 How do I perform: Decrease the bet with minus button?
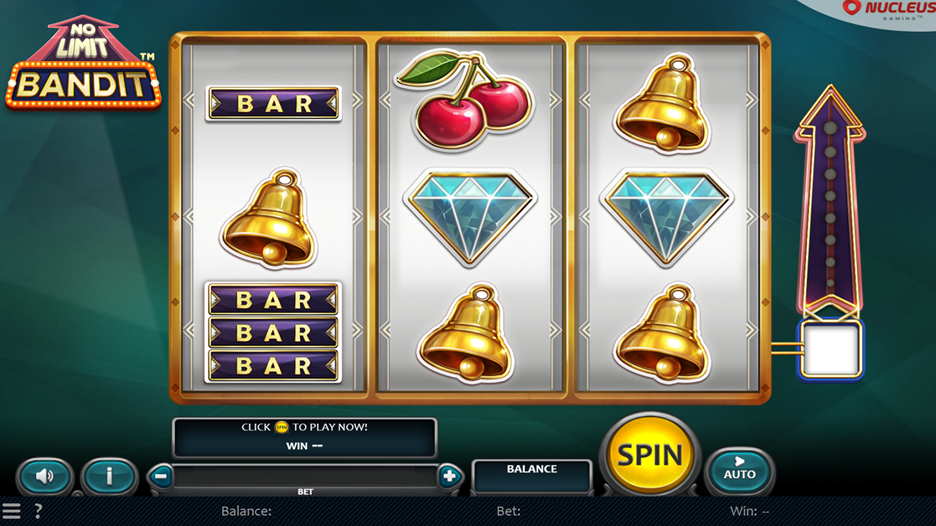point(162,476)
